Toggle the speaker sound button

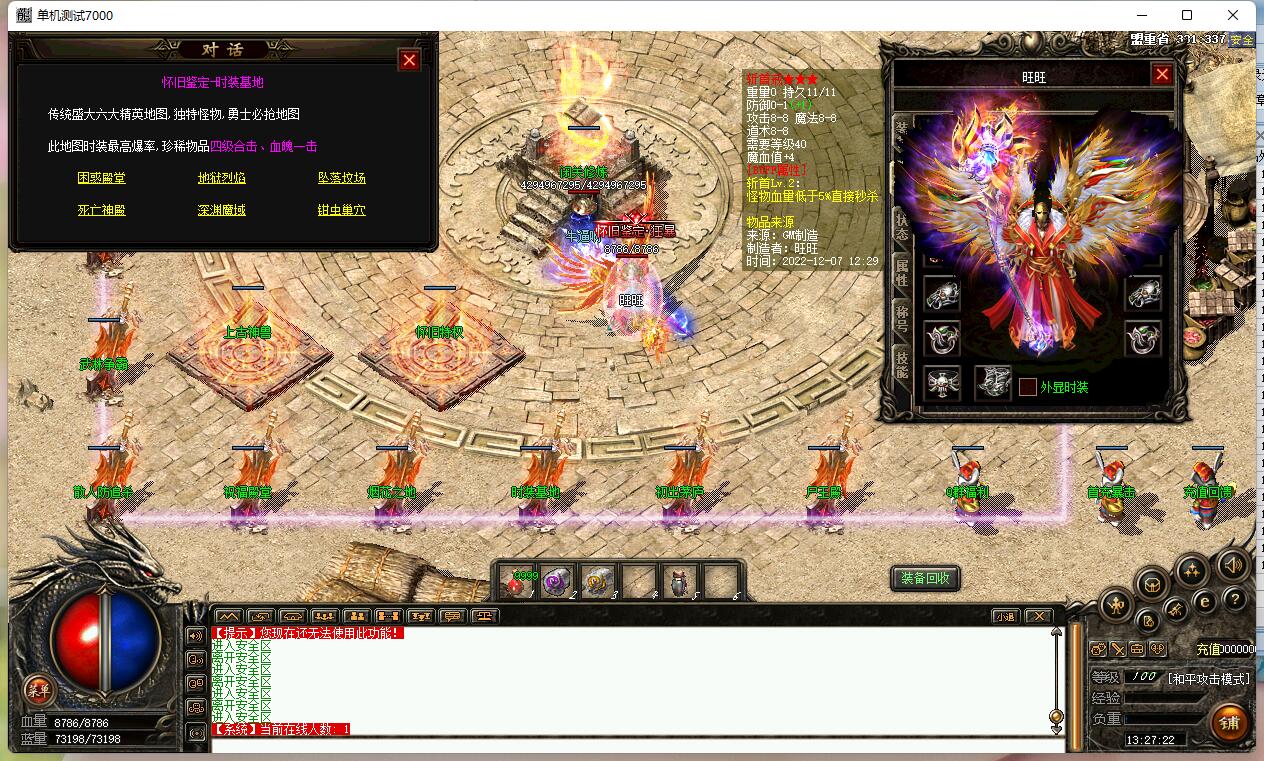click(x=1232, y=564)
